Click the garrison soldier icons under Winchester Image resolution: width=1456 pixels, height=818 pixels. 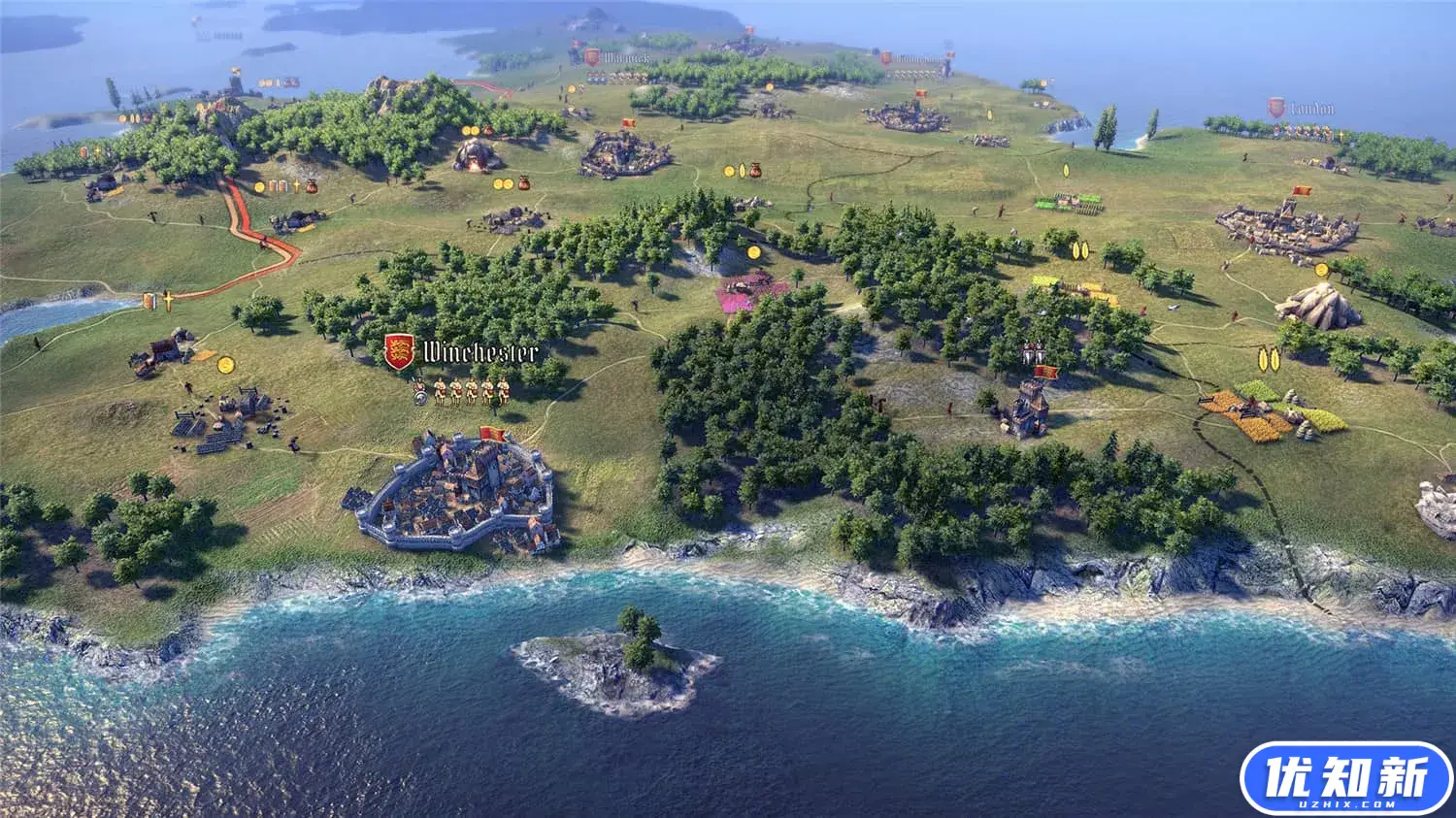462,391
